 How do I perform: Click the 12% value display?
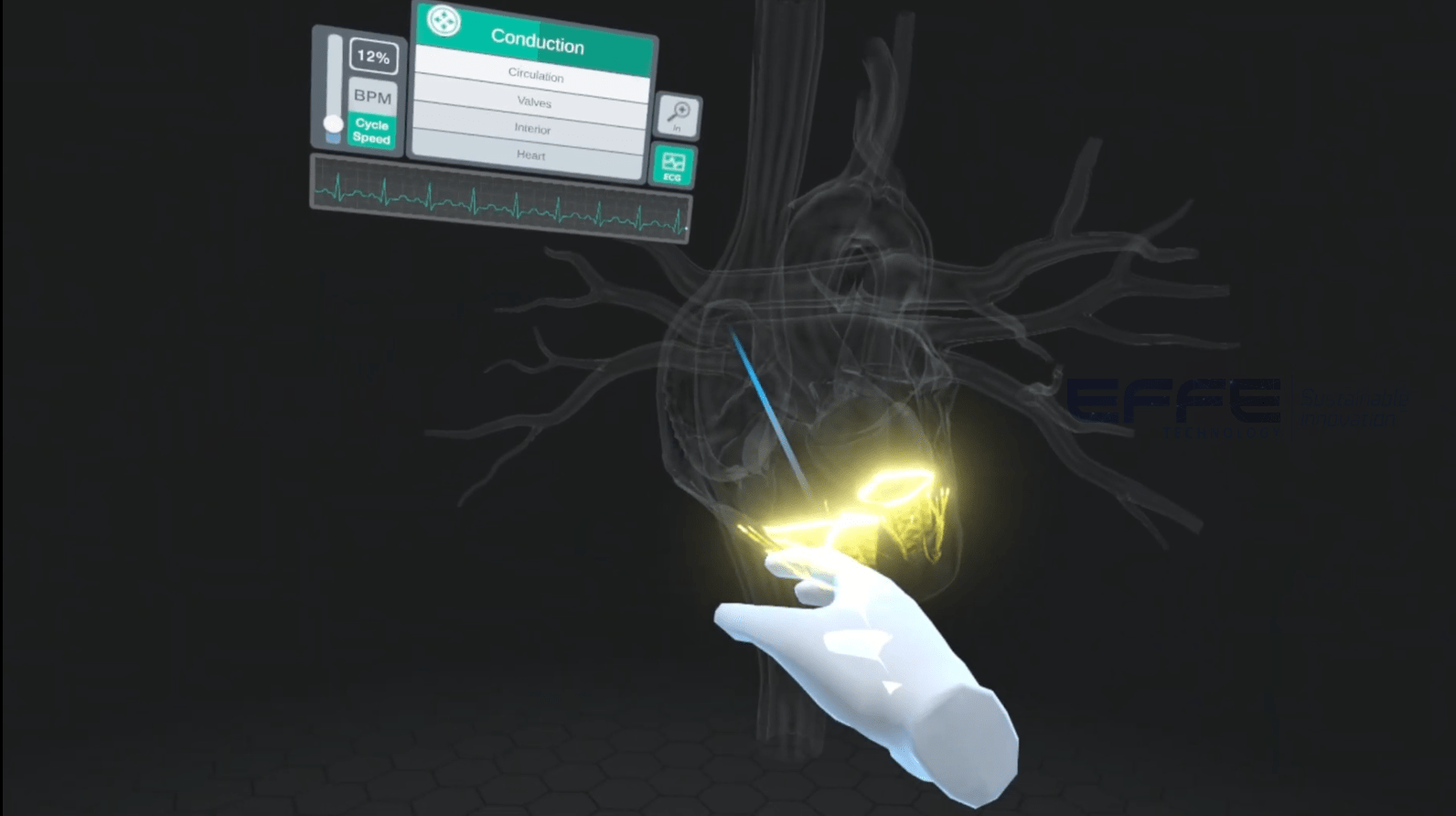coord(372,58)
